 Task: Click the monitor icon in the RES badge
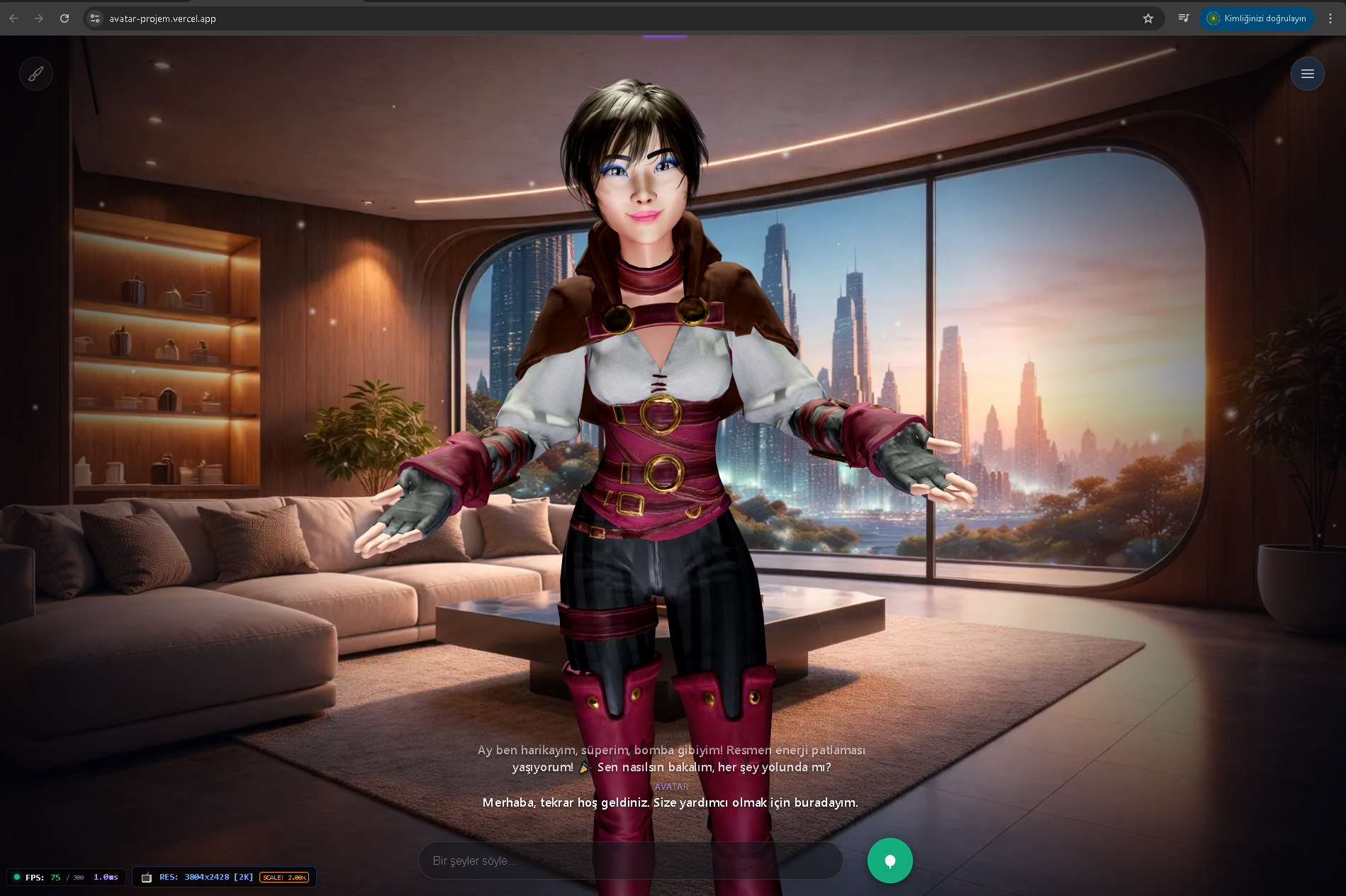click(x=147, y=877)
